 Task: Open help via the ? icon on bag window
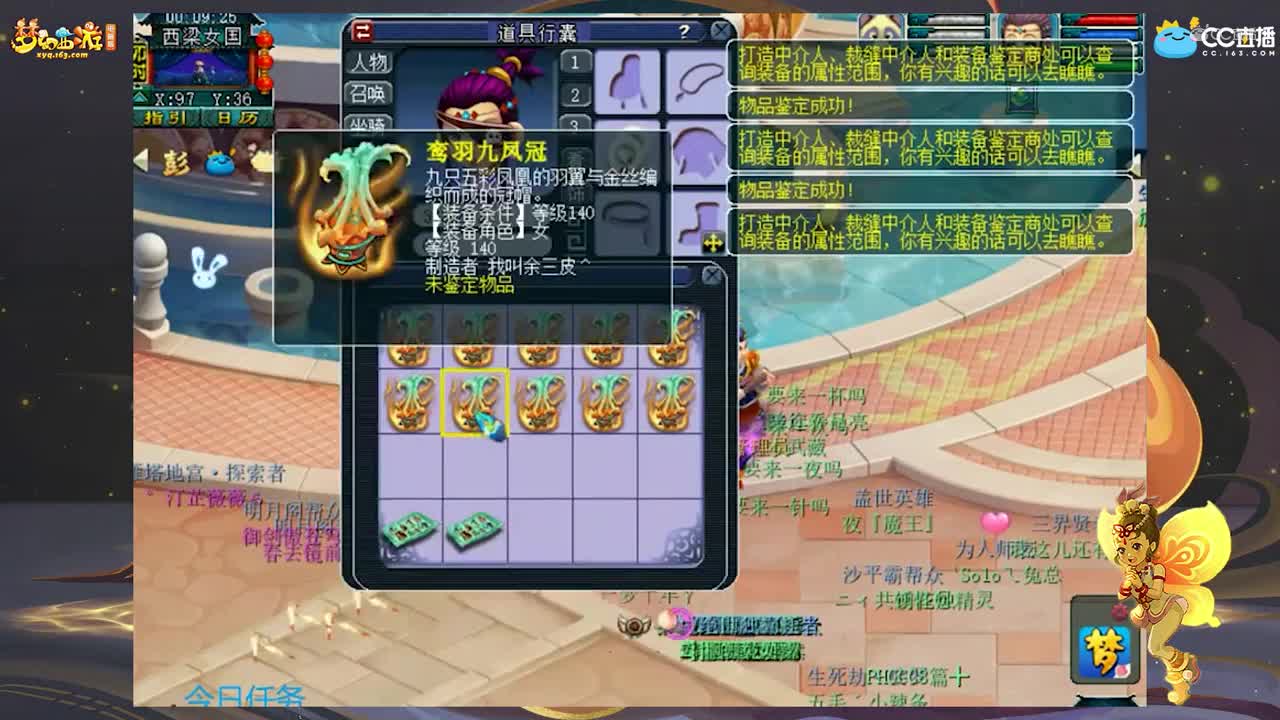684,32
